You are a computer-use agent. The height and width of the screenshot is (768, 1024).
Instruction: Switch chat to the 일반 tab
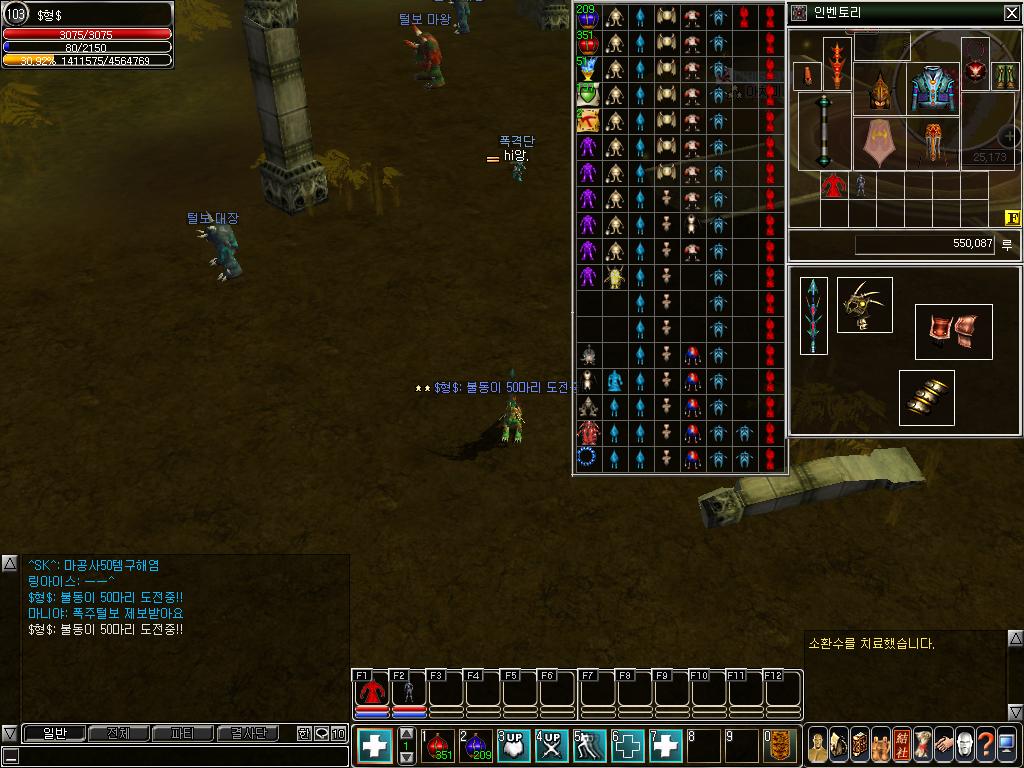[54, 734]
